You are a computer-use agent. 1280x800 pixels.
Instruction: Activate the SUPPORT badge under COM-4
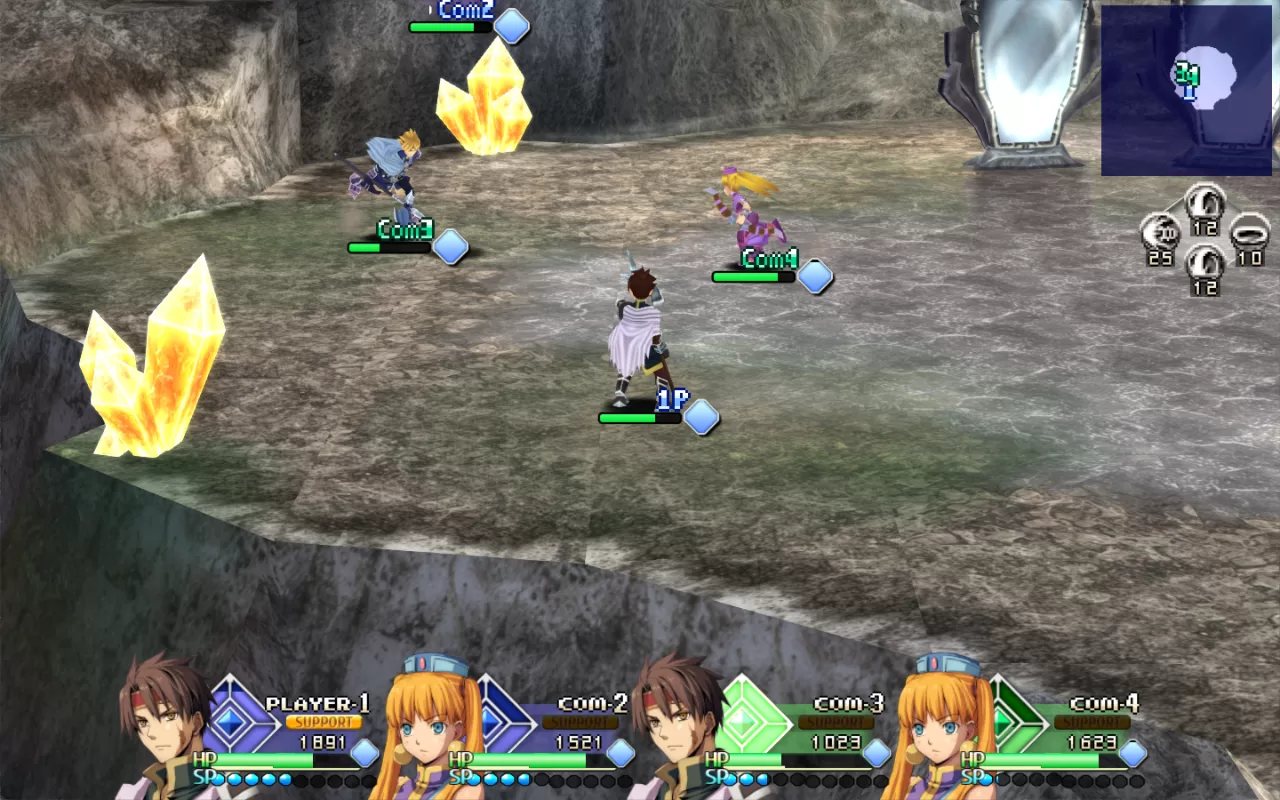click(1092, 722)
